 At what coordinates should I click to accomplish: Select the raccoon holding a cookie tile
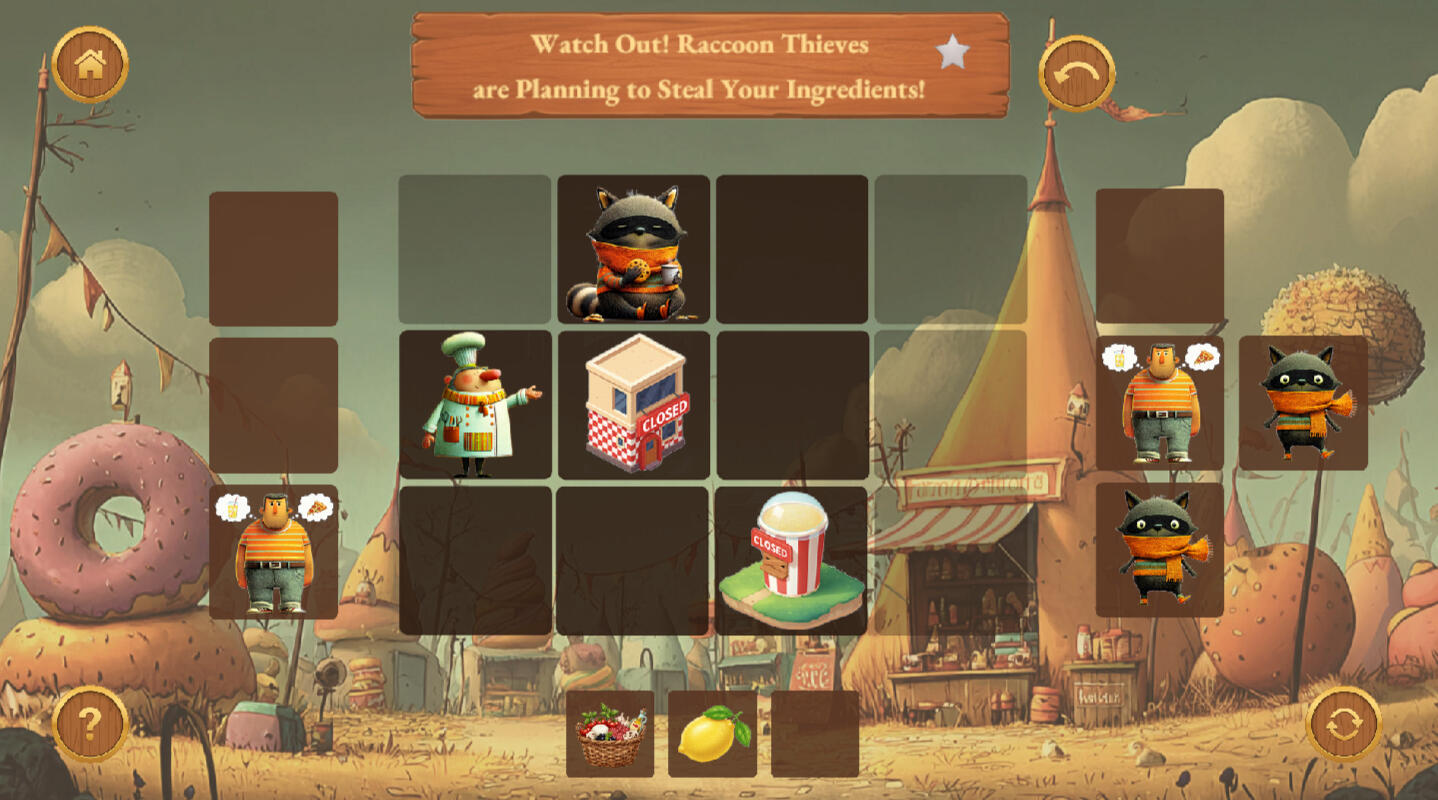634,250
